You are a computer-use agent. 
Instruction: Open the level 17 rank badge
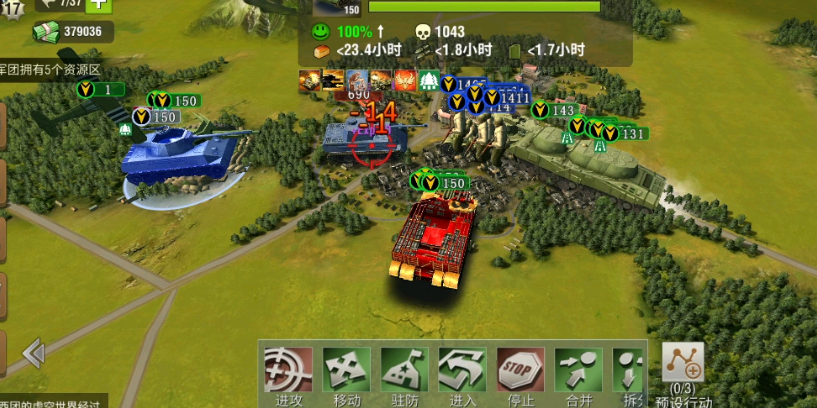click(10, 8)
